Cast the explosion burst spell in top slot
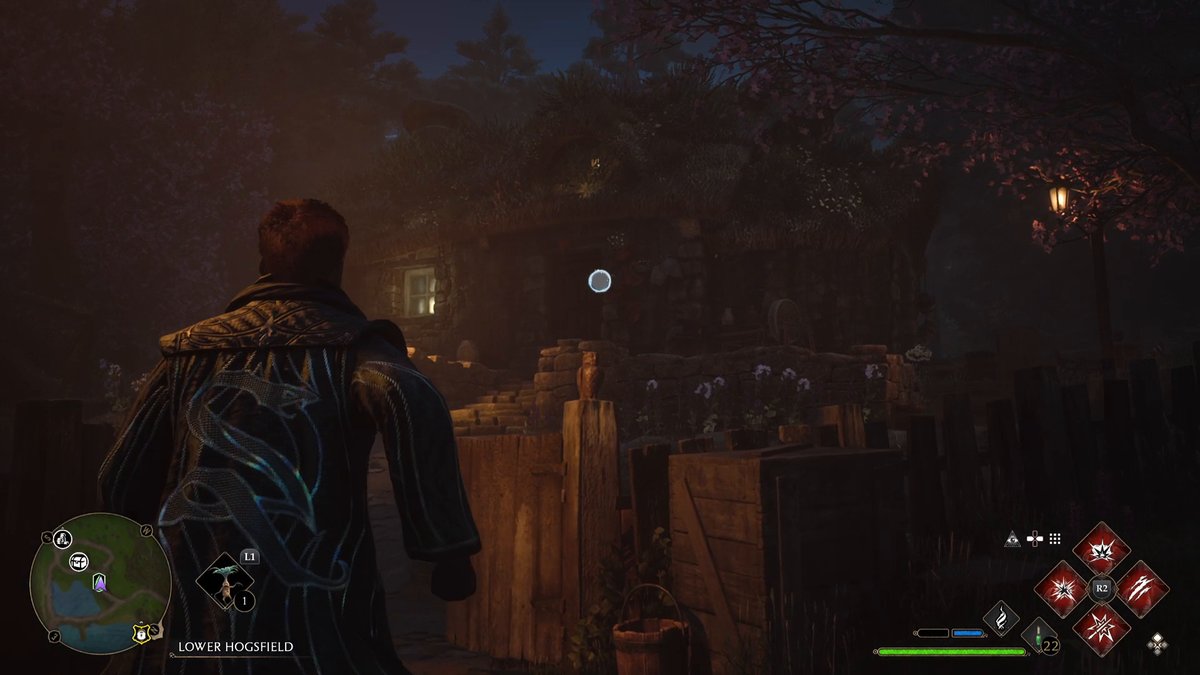This screenshot has height=675, width=1200. [x=1101, y=548]
